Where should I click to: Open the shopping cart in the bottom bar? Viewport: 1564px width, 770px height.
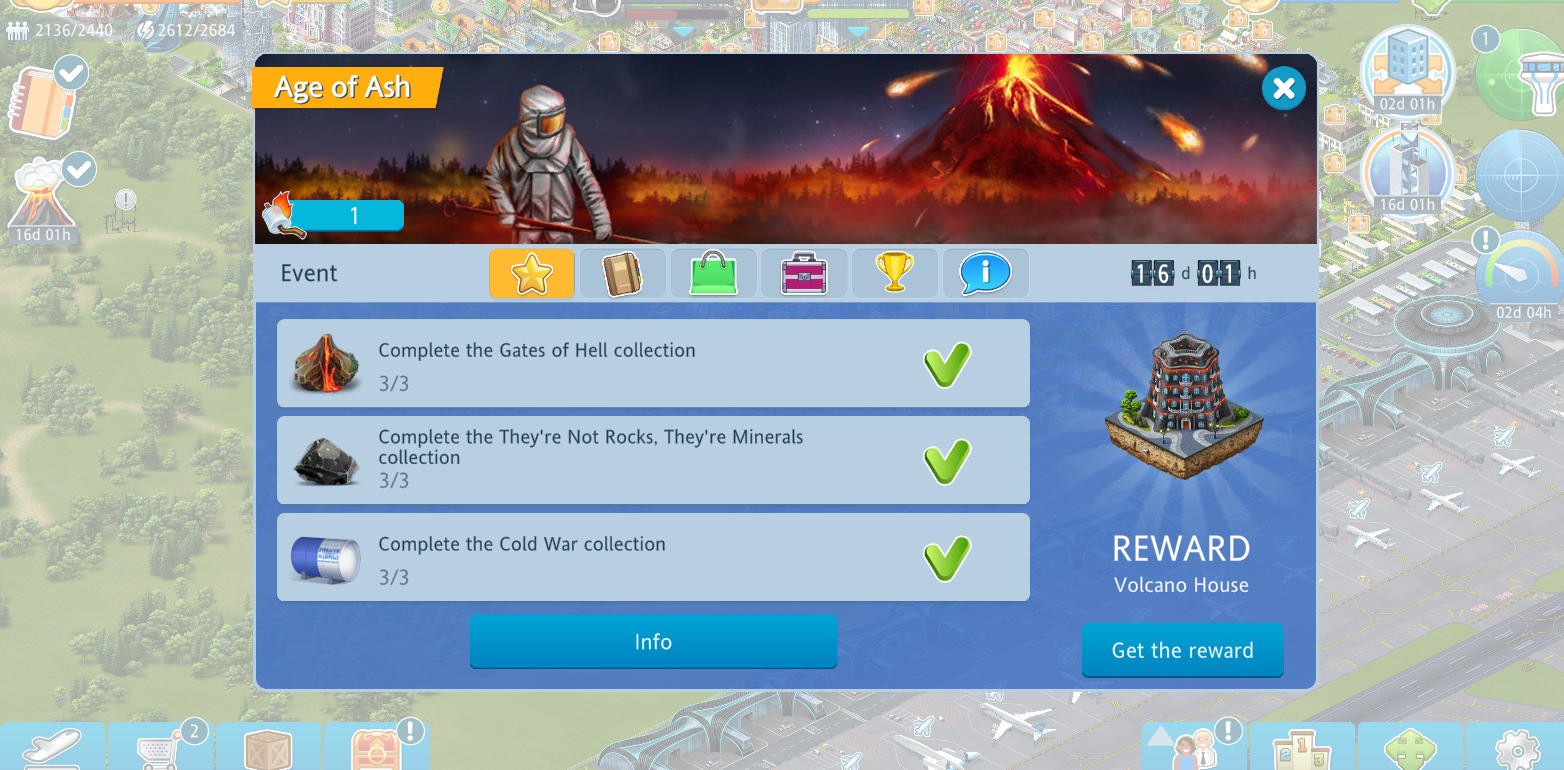[x=162, y=748]
